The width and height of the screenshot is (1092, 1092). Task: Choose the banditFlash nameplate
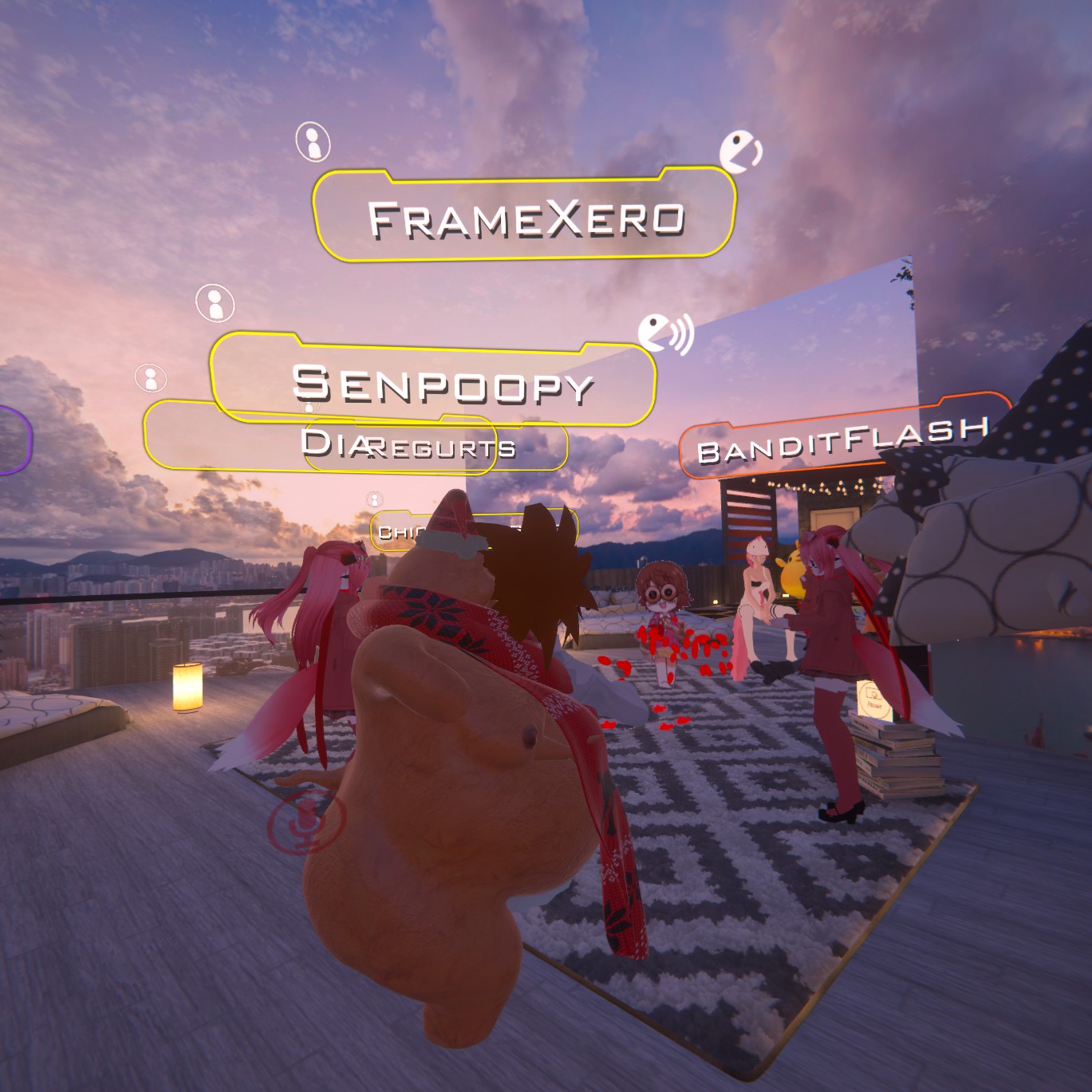coord(842,440)
